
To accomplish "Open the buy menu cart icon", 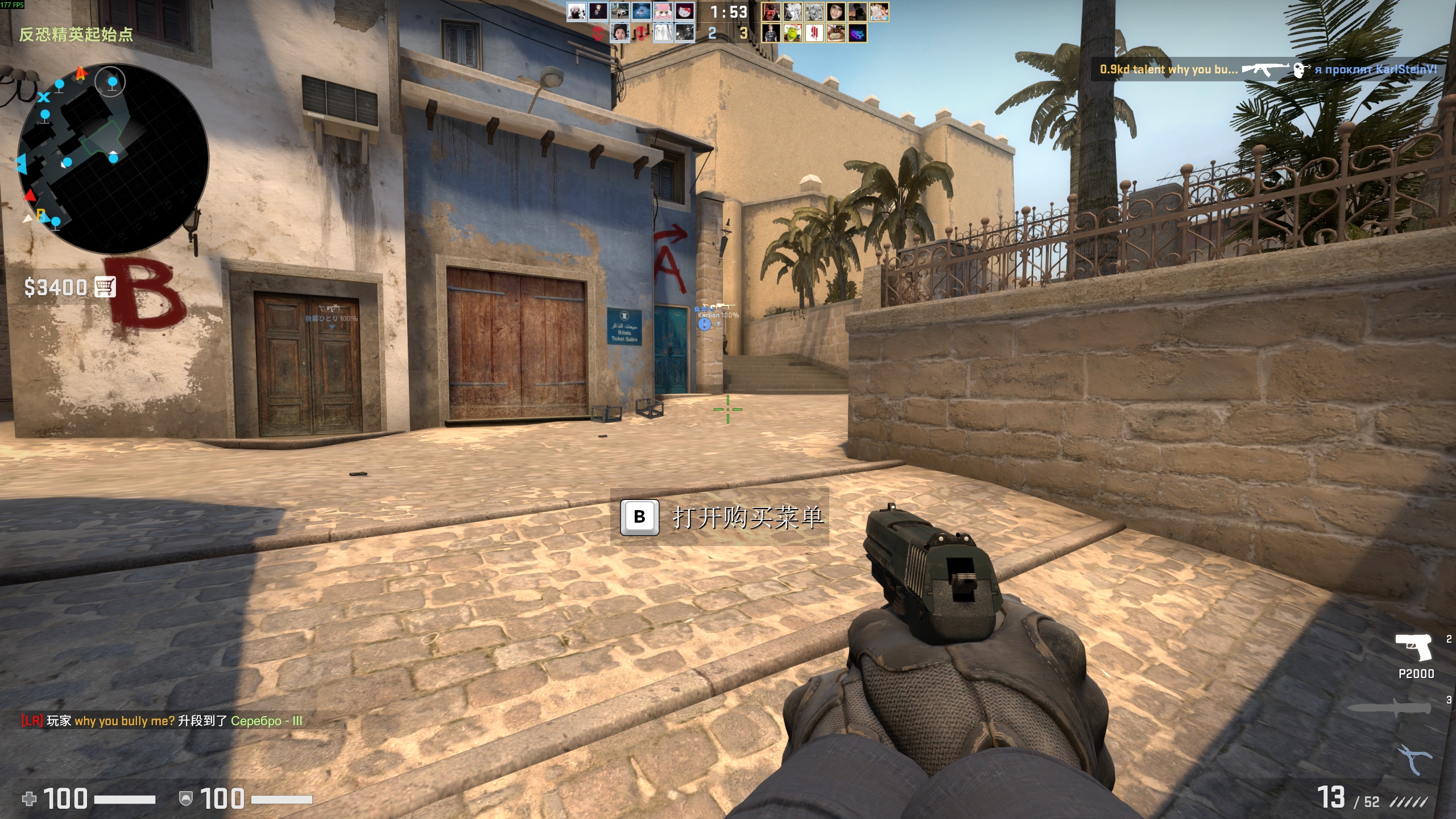I will click(105, 287).
